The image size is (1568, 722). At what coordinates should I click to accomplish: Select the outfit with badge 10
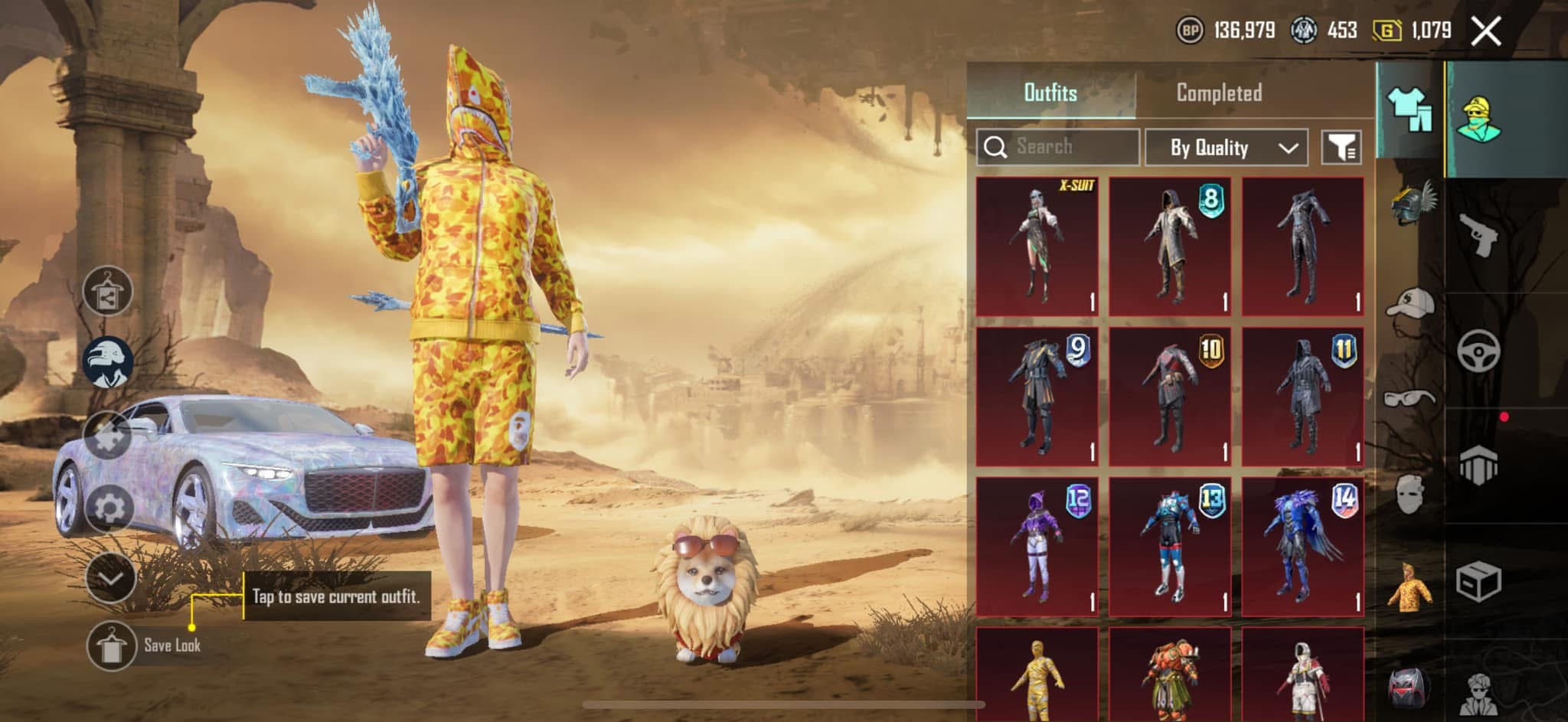click(x=1170, y=397)
